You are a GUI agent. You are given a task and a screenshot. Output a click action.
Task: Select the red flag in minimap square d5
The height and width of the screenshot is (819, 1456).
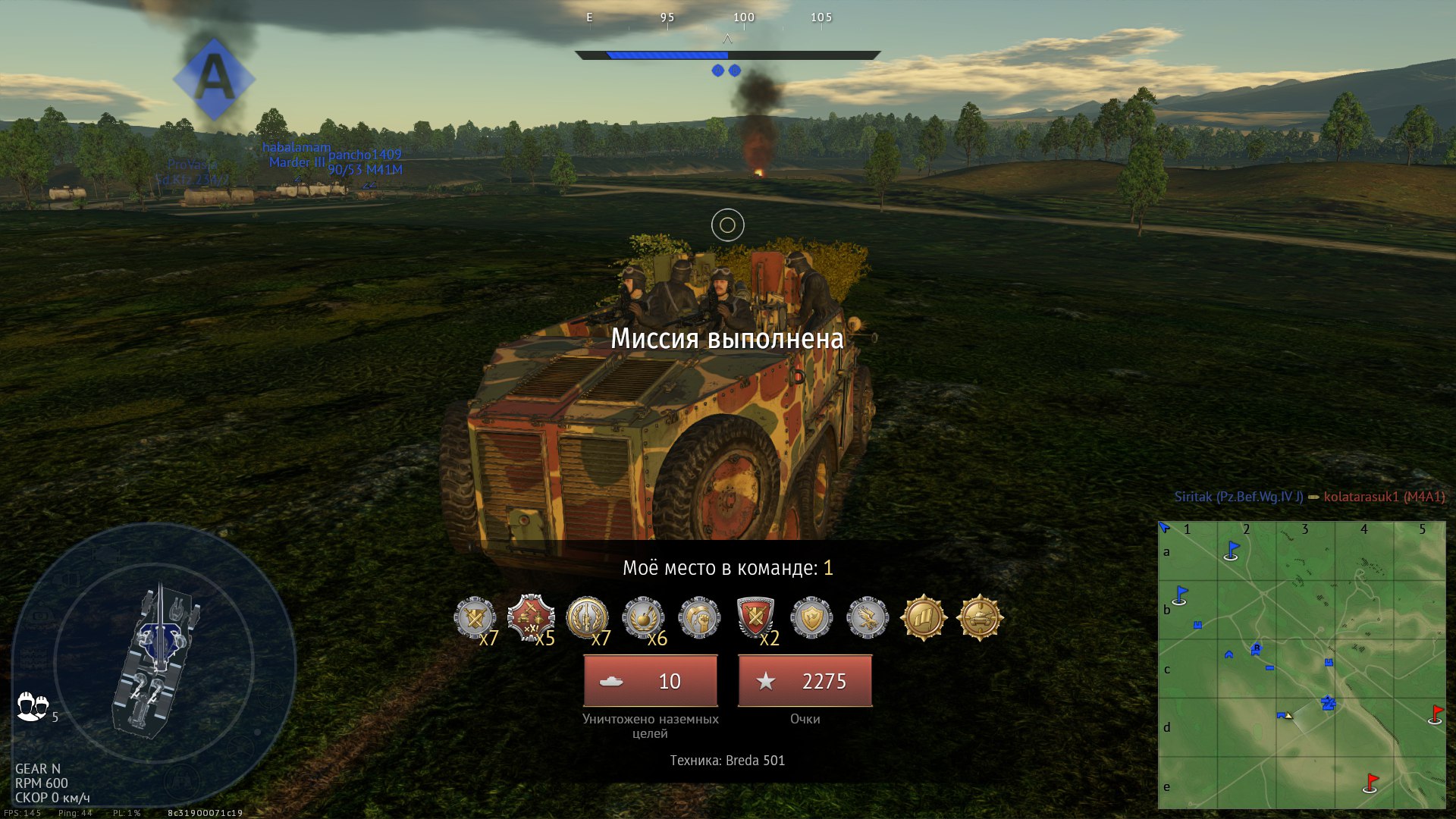1436,714
